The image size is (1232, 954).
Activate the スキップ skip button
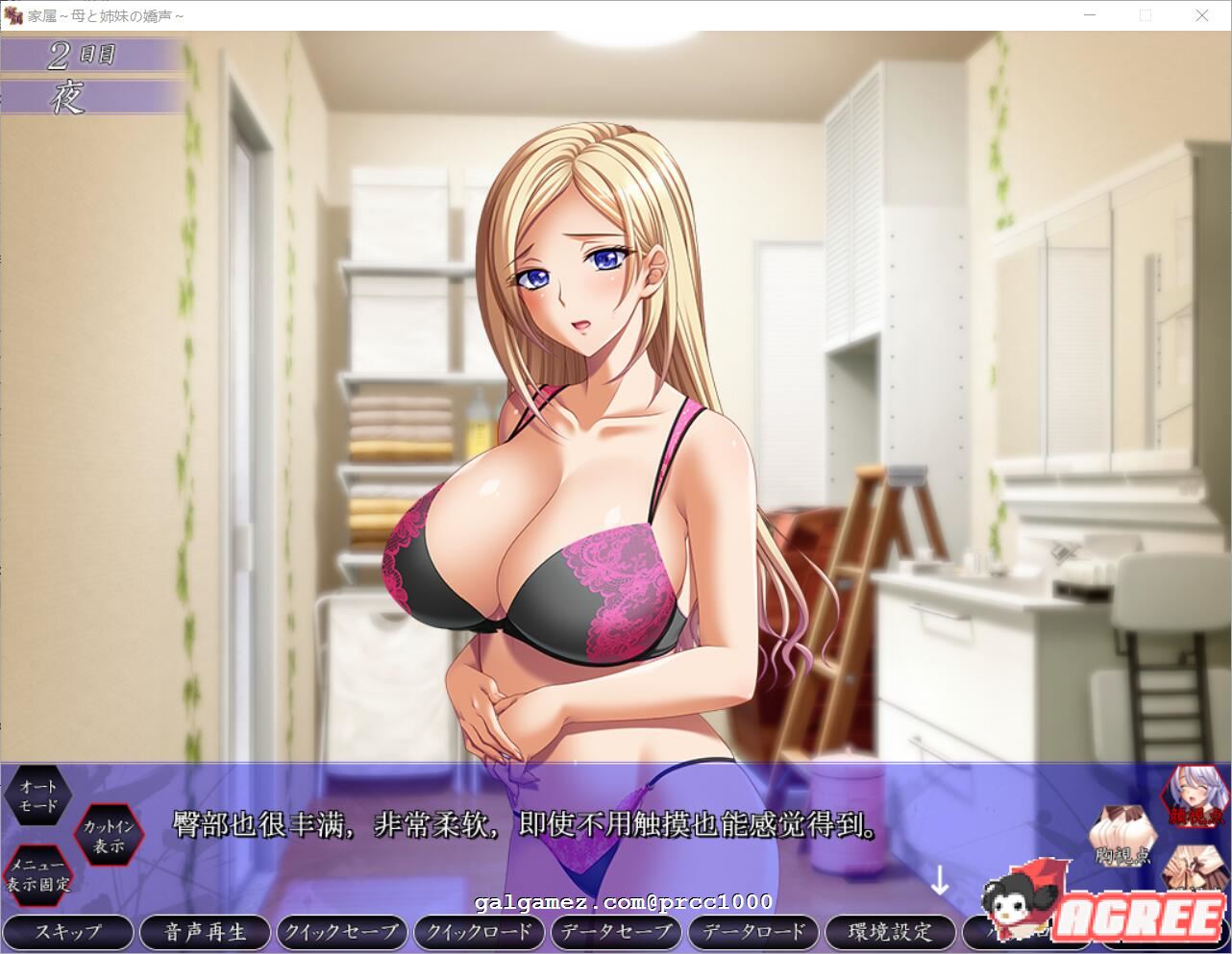(68, 931)
